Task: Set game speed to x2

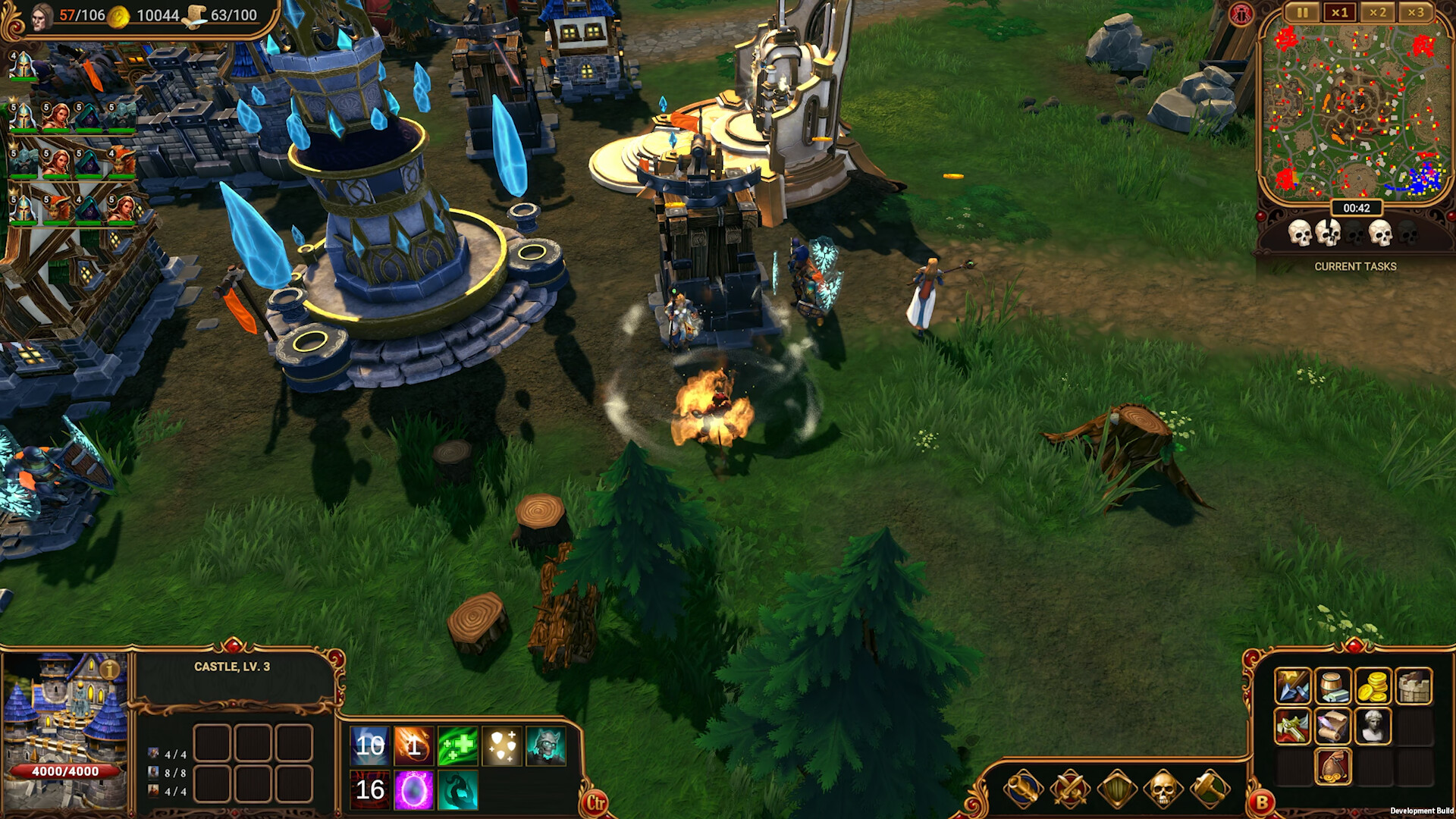Action: tap(1378, 13)
